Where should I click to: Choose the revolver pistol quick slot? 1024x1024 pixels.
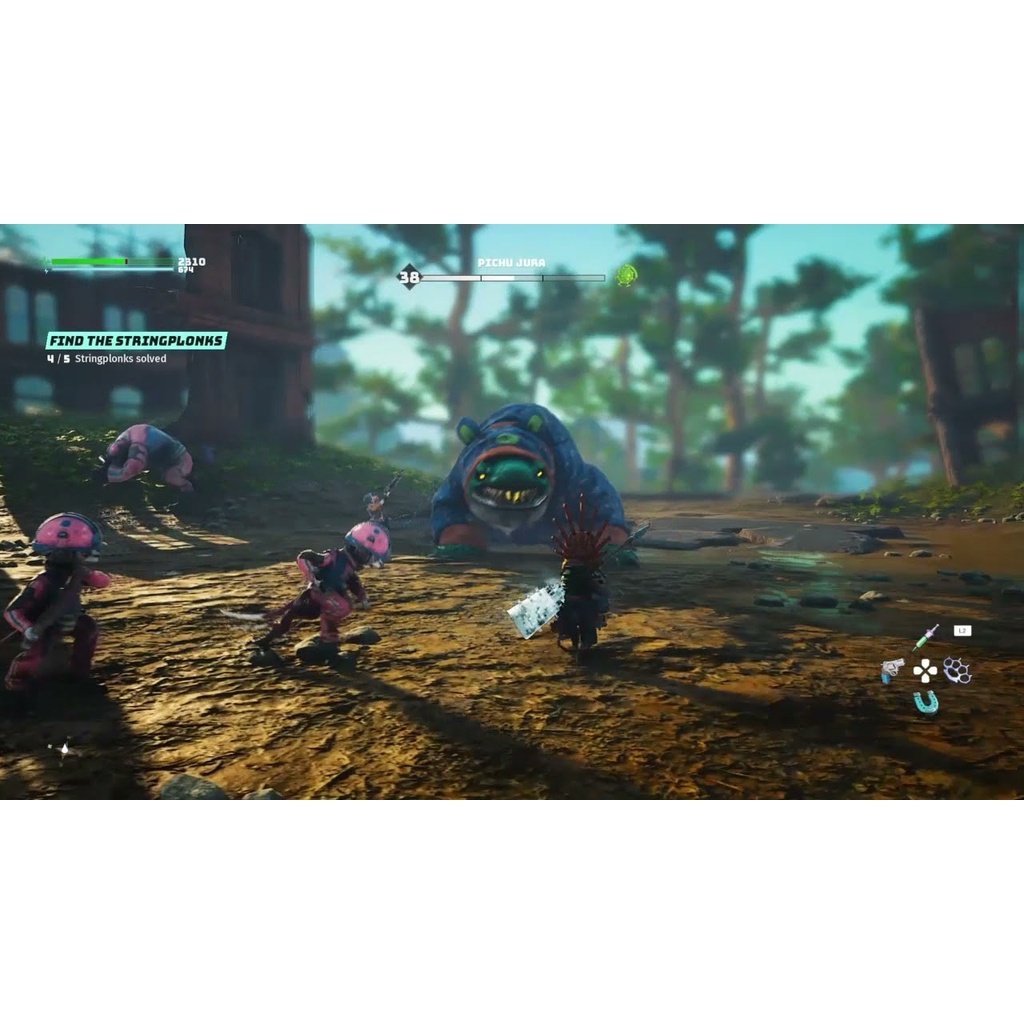click(x=892, y=670)
